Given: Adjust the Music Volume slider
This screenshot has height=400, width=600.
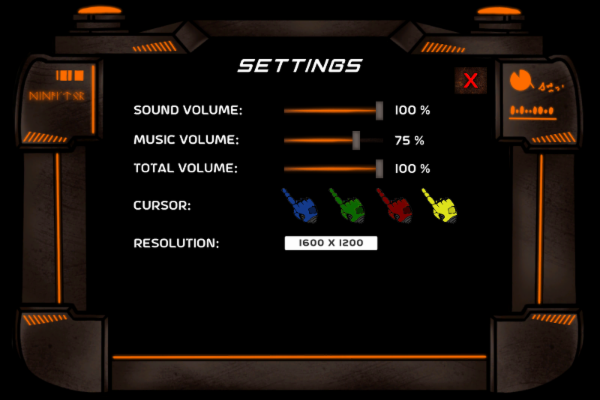Looking at the screenshot, I should point(356,140).
